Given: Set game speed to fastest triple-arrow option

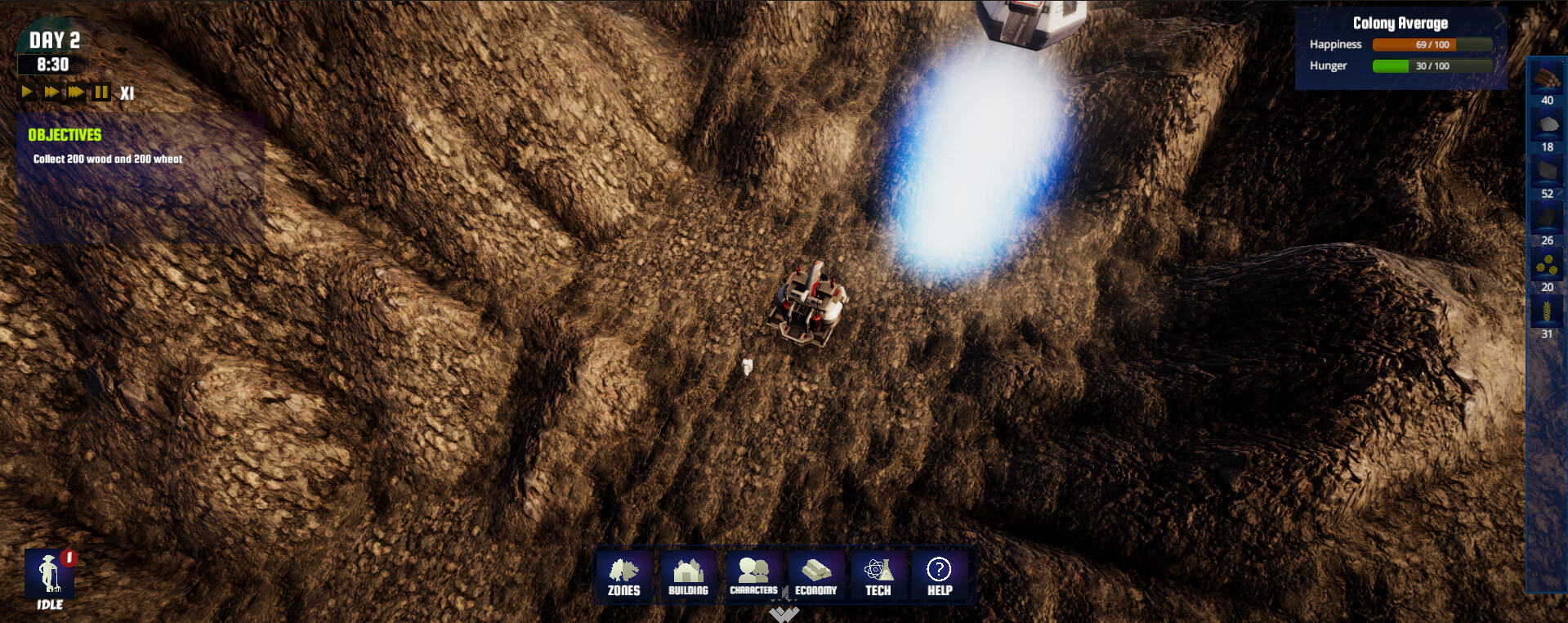Looking at the screenshot, I should coord(74,92).
